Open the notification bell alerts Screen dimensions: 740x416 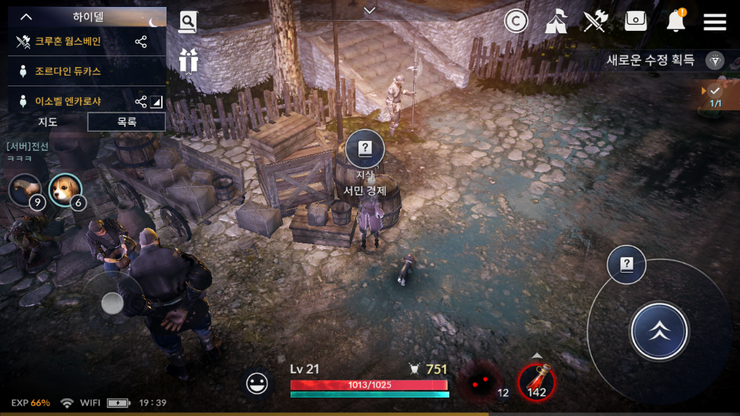[x=676, y=21]
